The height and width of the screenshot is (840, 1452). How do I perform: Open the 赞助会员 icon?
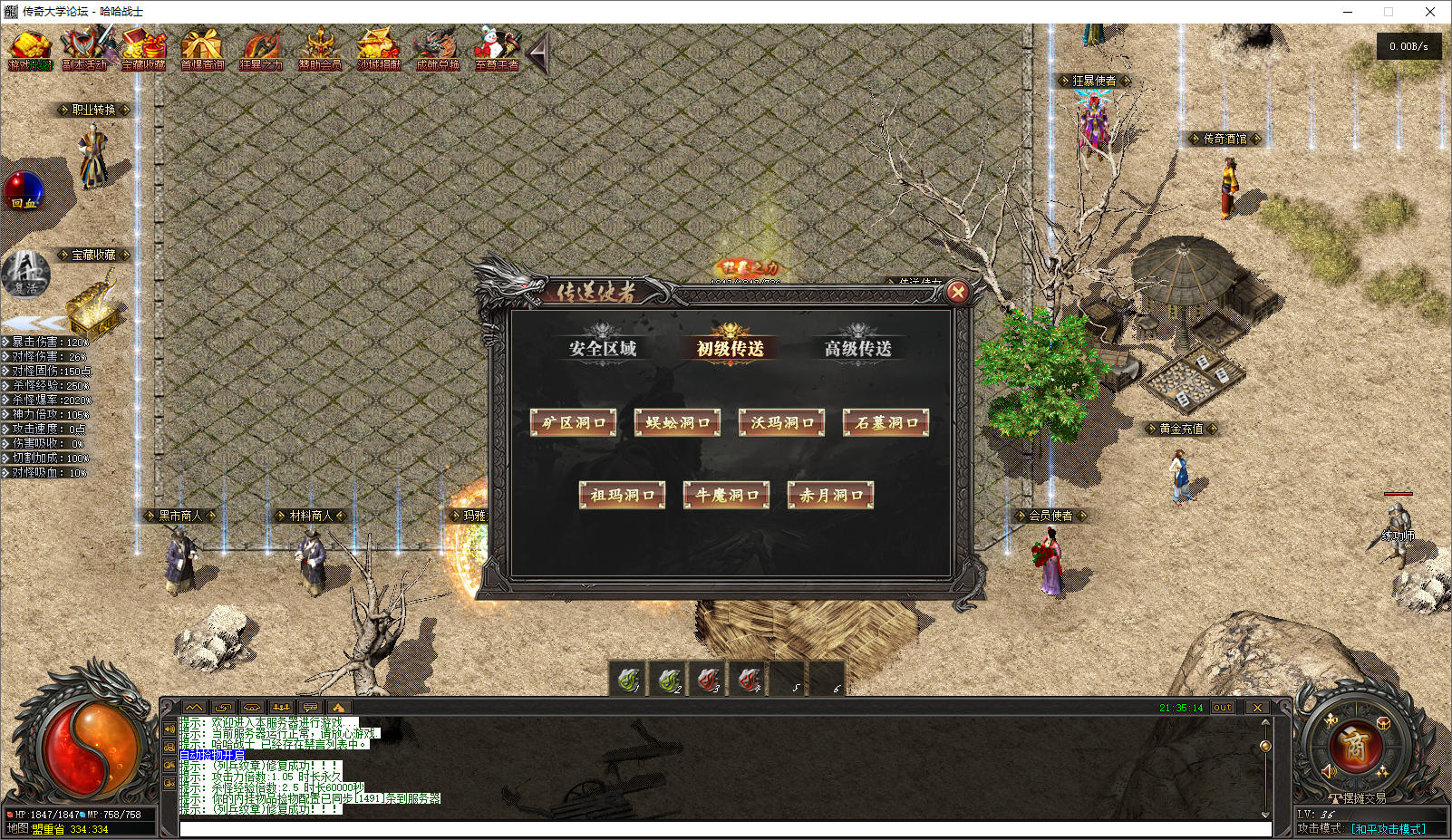click(319, 49)
